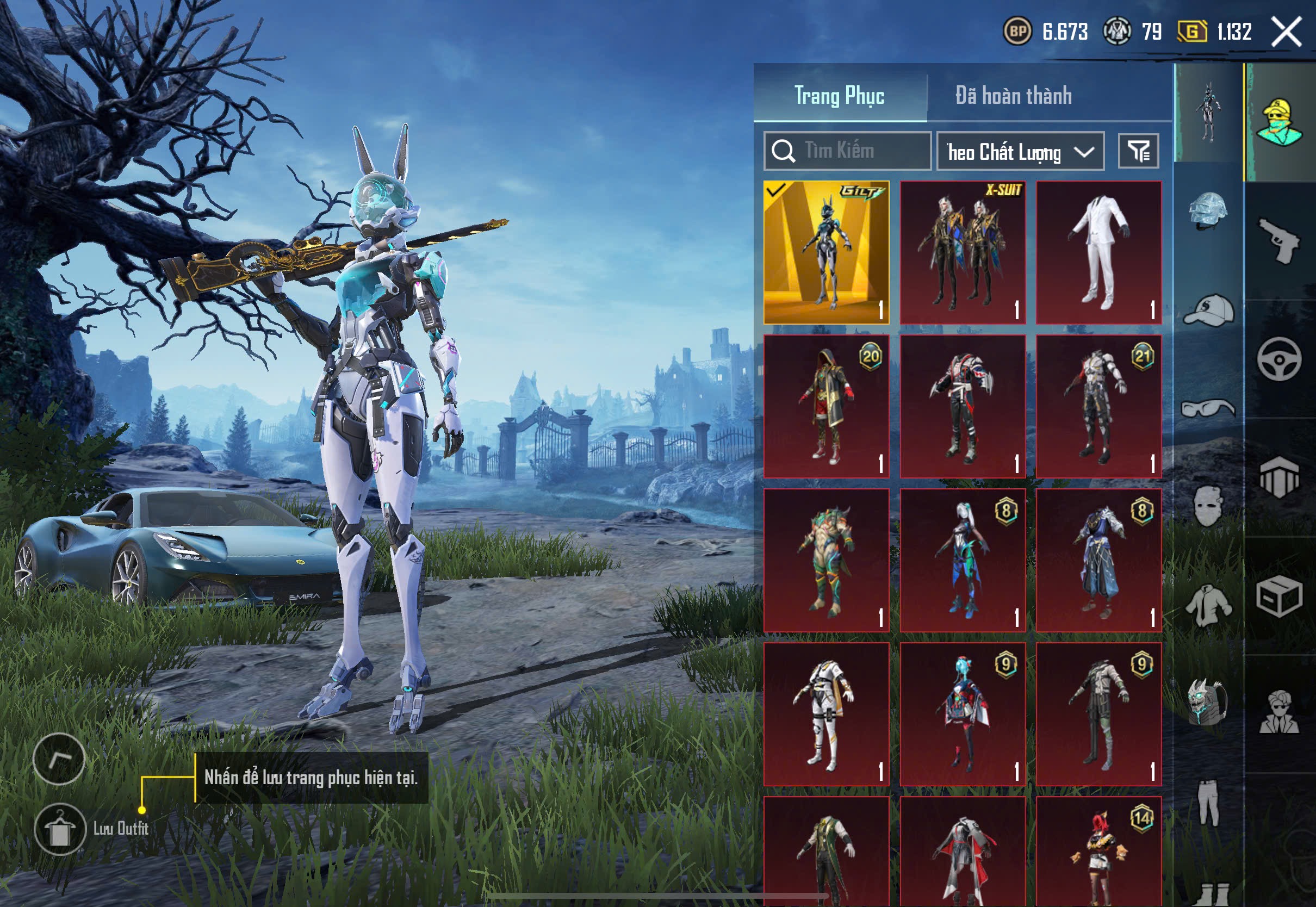
Task: Switch to the Trang Phục tab
Action: (x=839, y=95)
